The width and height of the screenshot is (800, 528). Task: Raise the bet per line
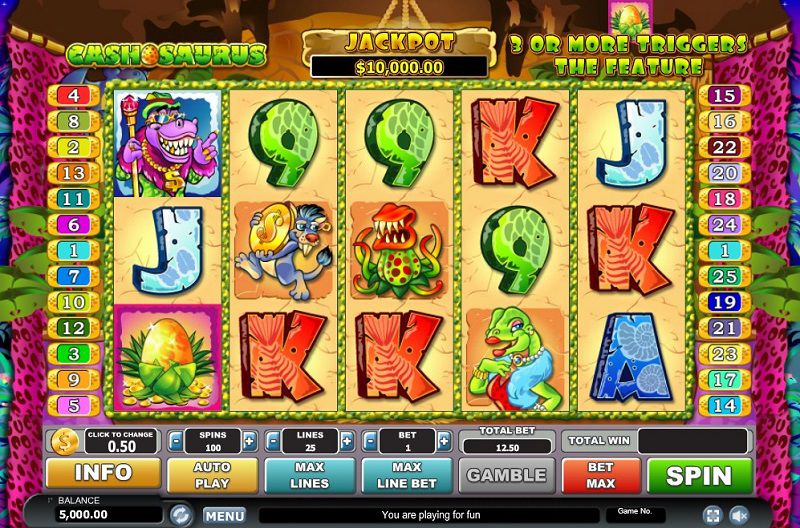pos(444,441)
